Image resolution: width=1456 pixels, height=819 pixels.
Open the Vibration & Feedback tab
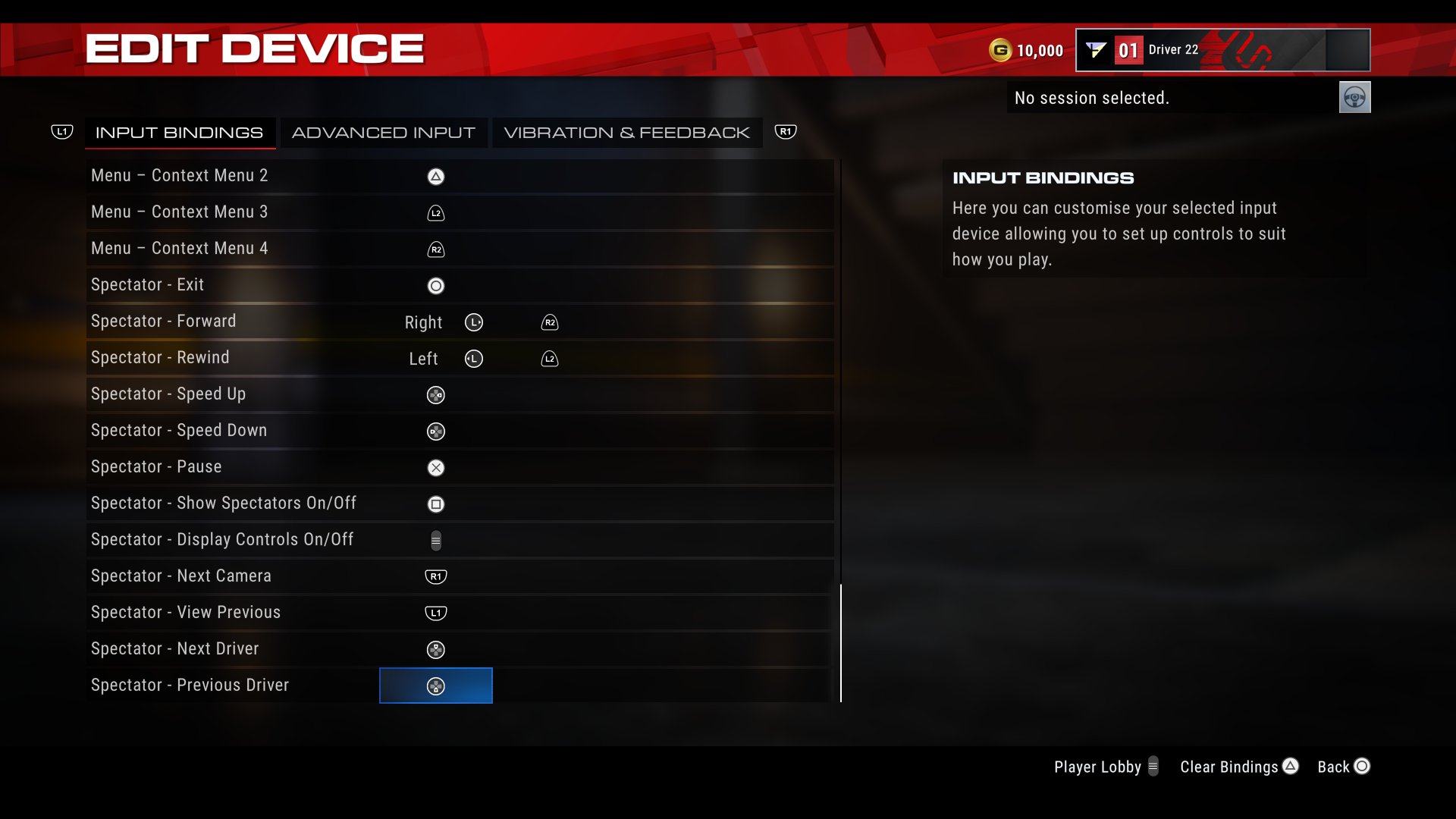coord(627,132)
